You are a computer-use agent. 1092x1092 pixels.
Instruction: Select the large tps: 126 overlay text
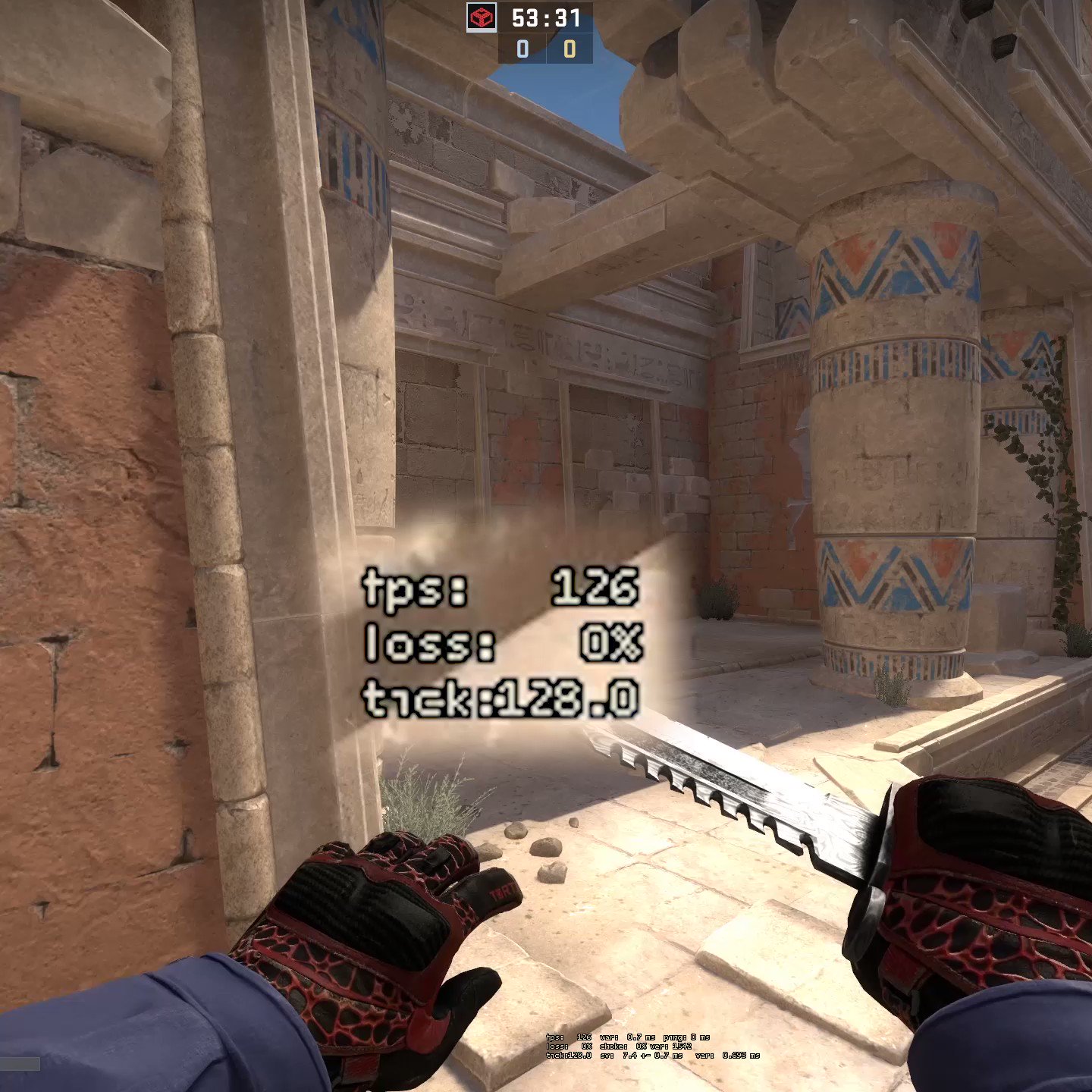pos(501,589)
